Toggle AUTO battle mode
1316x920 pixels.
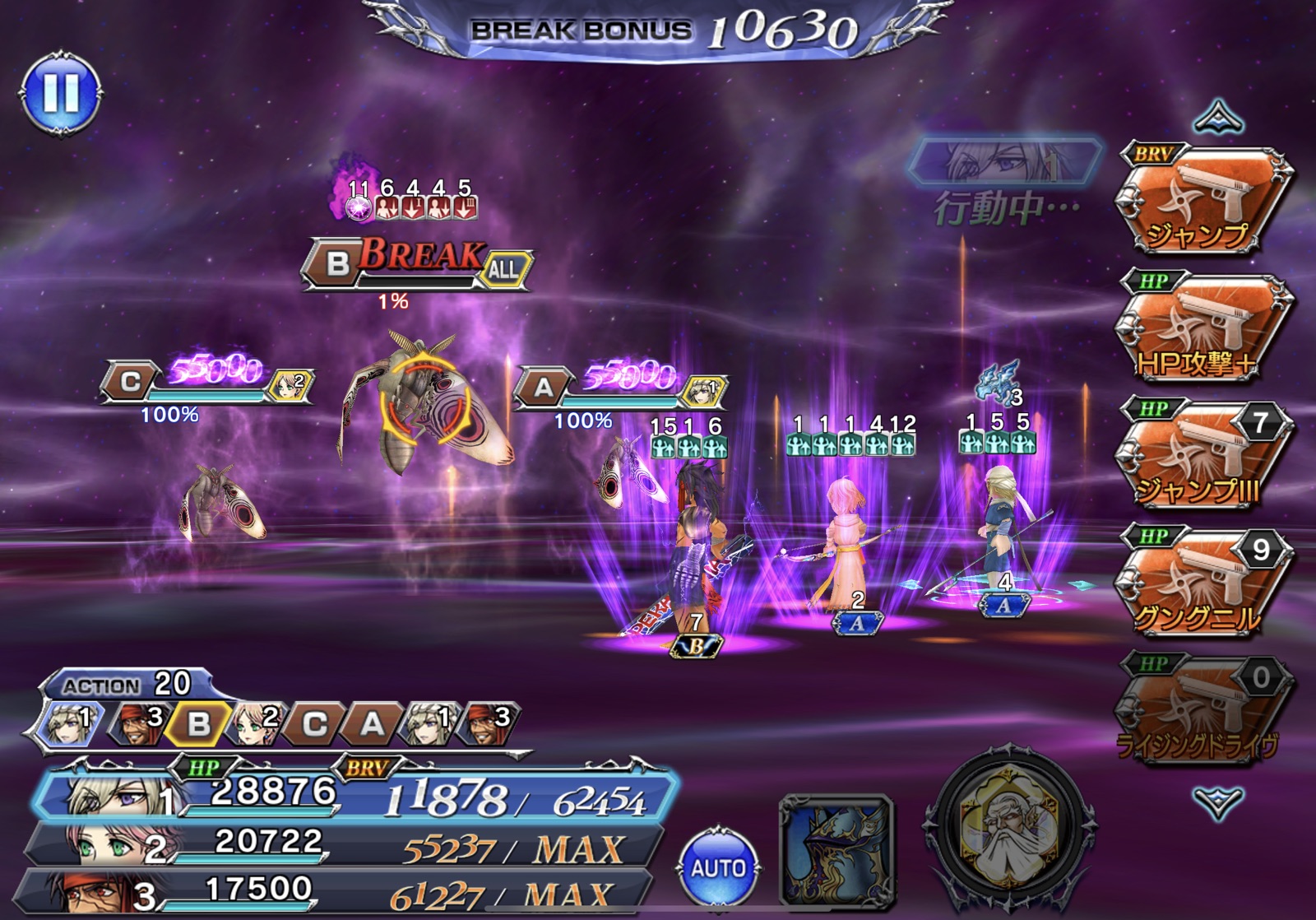pyautogui.click(x=718, y=867)
